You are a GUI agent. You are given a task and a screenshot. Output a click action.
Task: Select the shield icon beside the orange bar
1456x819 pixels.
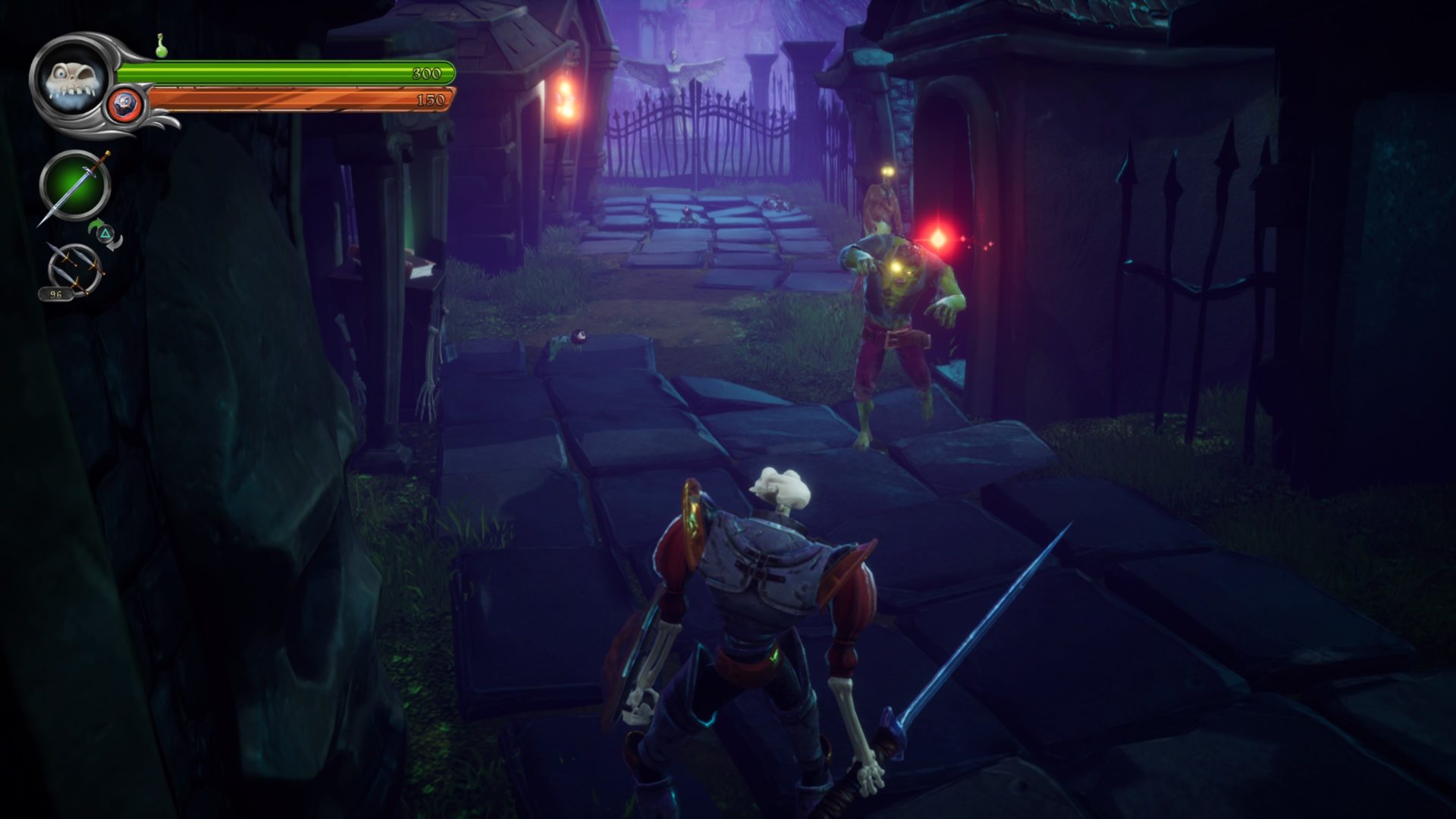coord(124,103)
